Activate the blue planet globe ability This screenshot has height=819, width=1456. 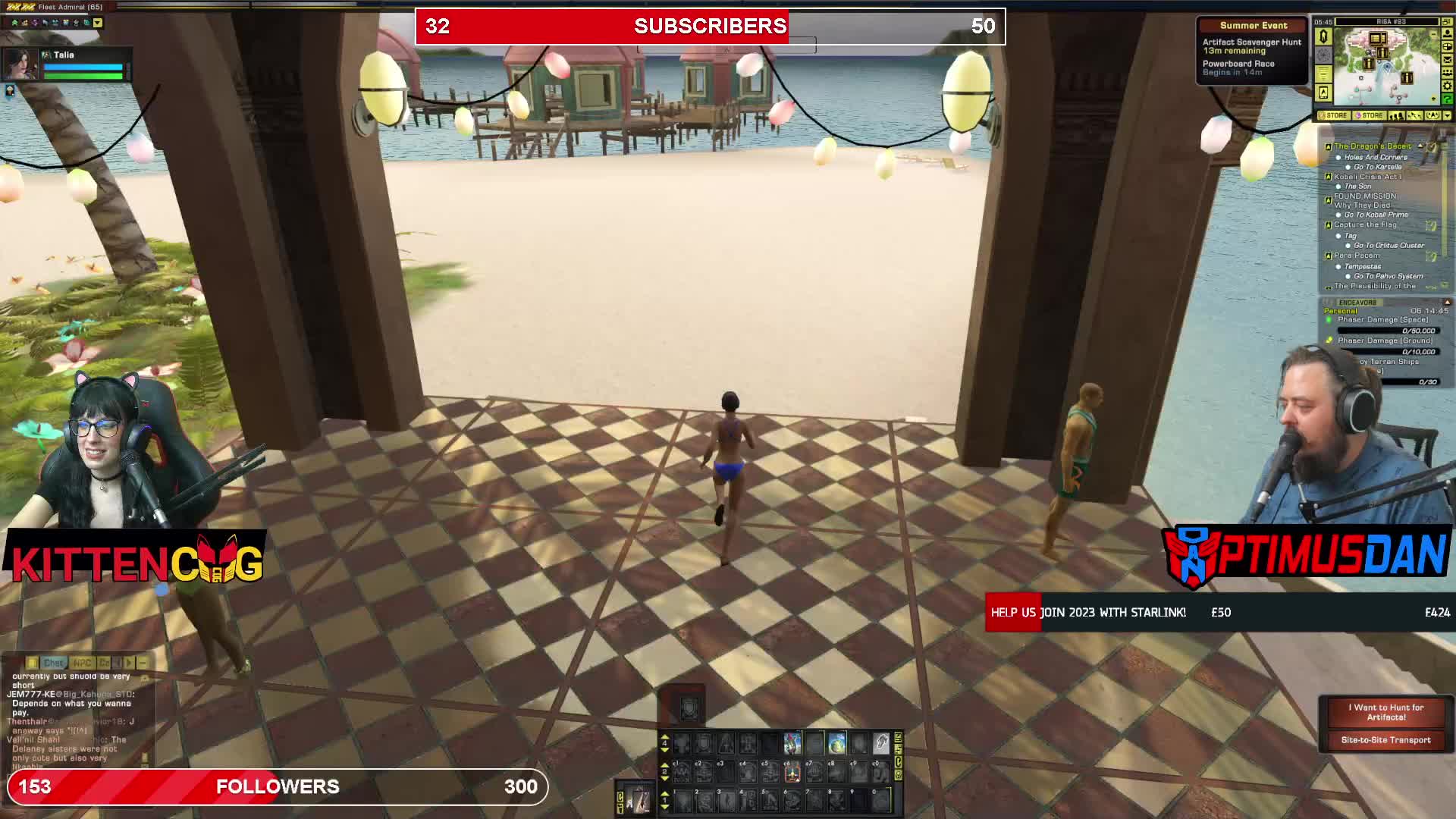[x=836, y=742]
